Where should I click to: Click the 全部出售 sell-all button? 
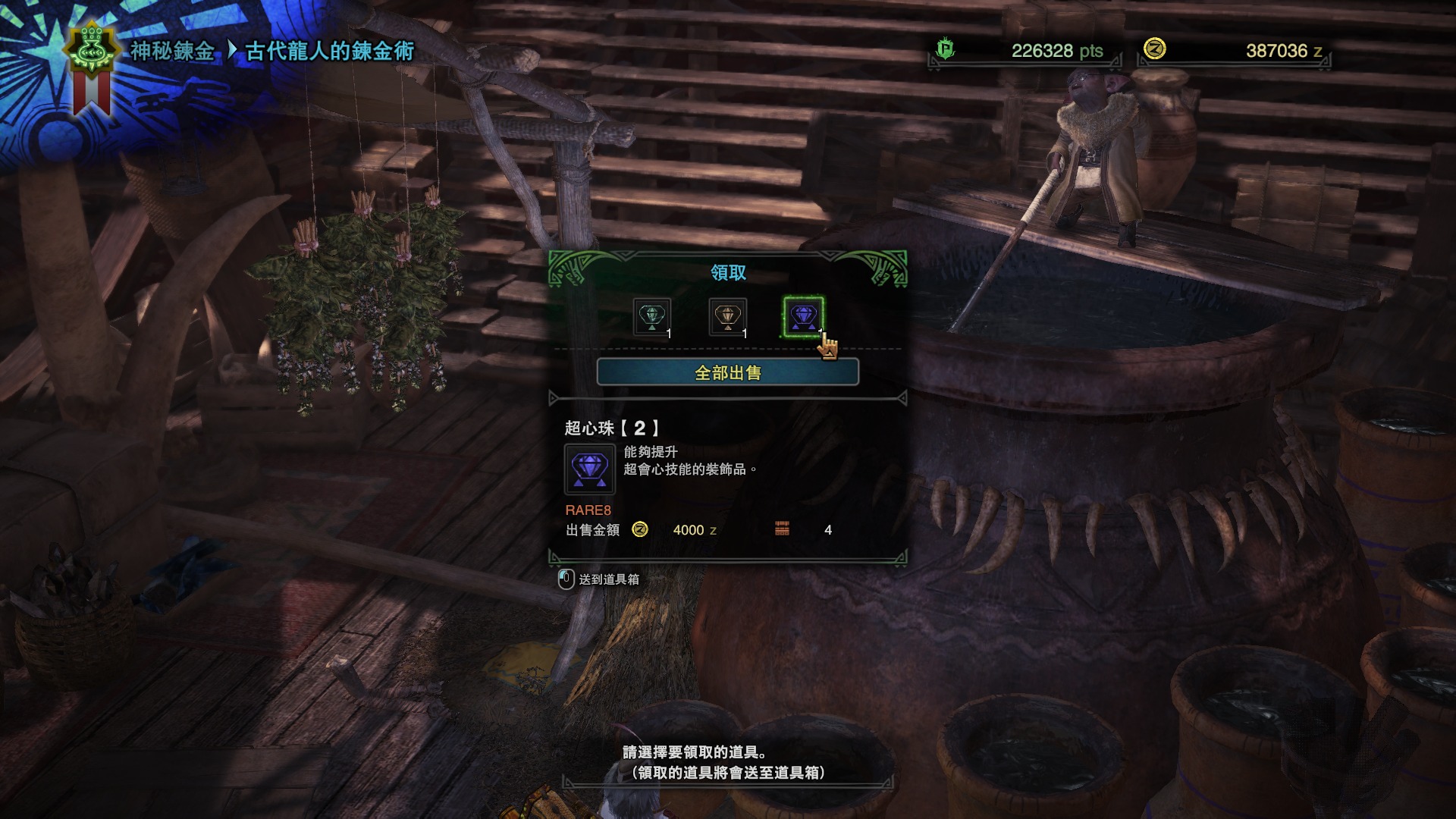tap(727, 372)
